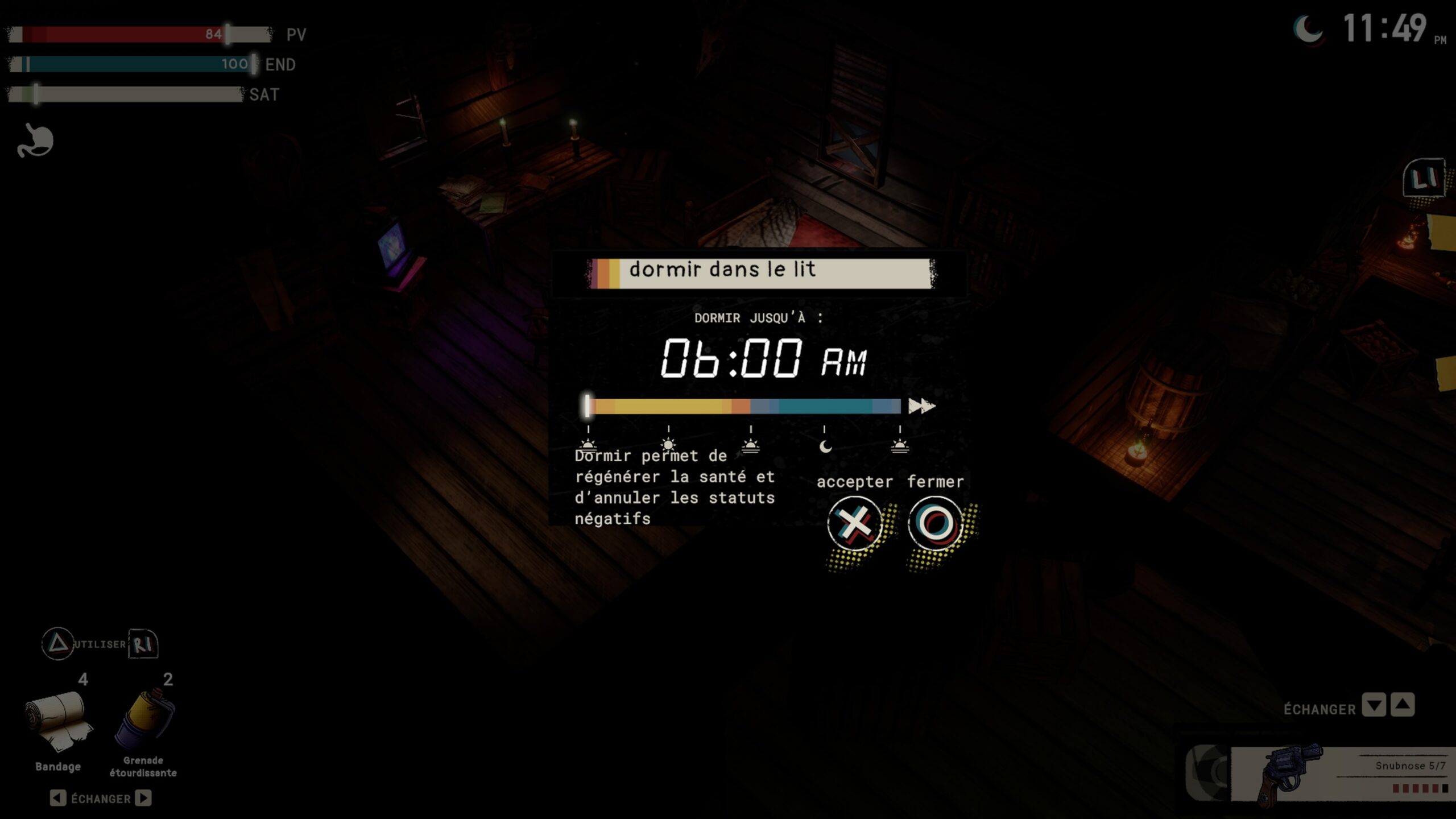Grab the sleep time slider handle
The image size is (1456, 819).
tap(588, 406)
